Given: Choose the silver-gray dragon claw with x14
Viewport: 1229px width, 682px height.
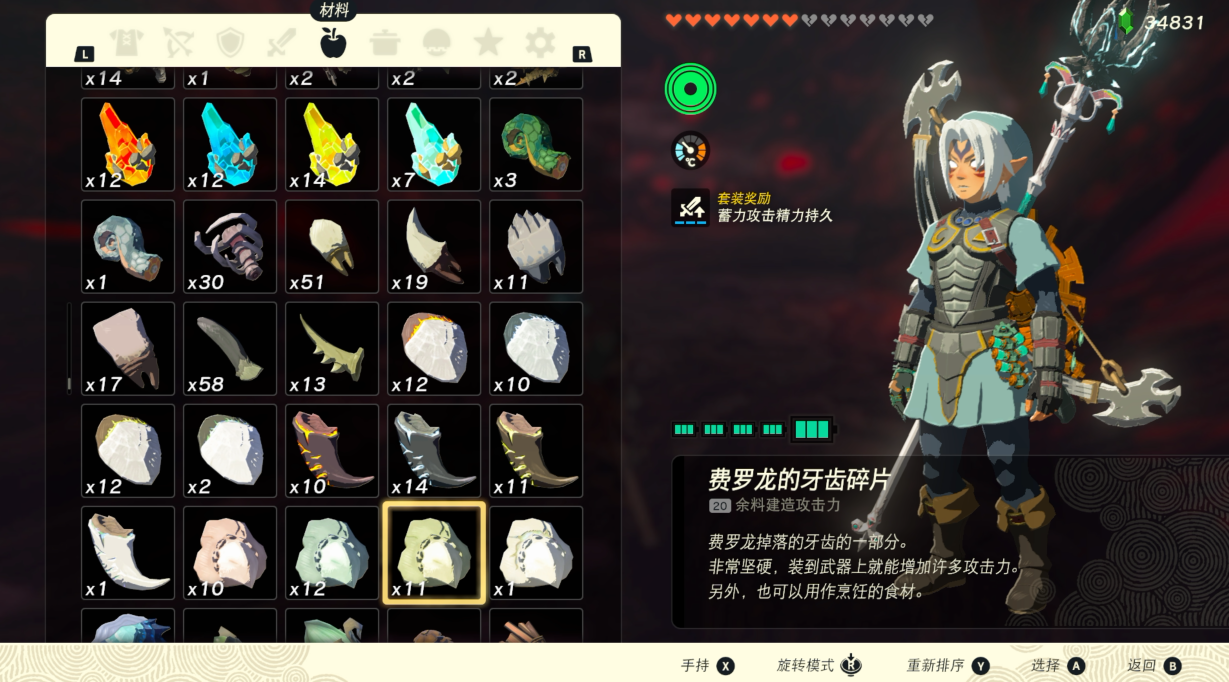Looking at the screenshot, I should point(434,451).
